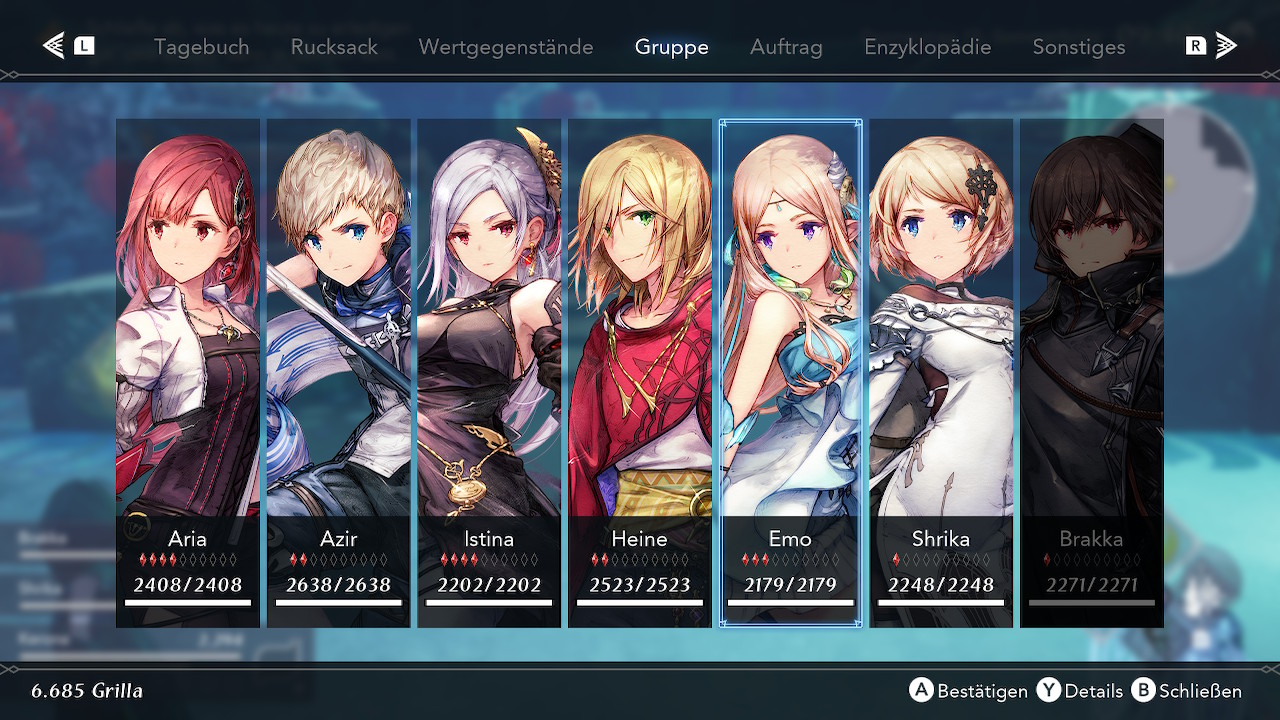Click the right arrow tab switcher

pyautogui.click(x=1211, y=46)
